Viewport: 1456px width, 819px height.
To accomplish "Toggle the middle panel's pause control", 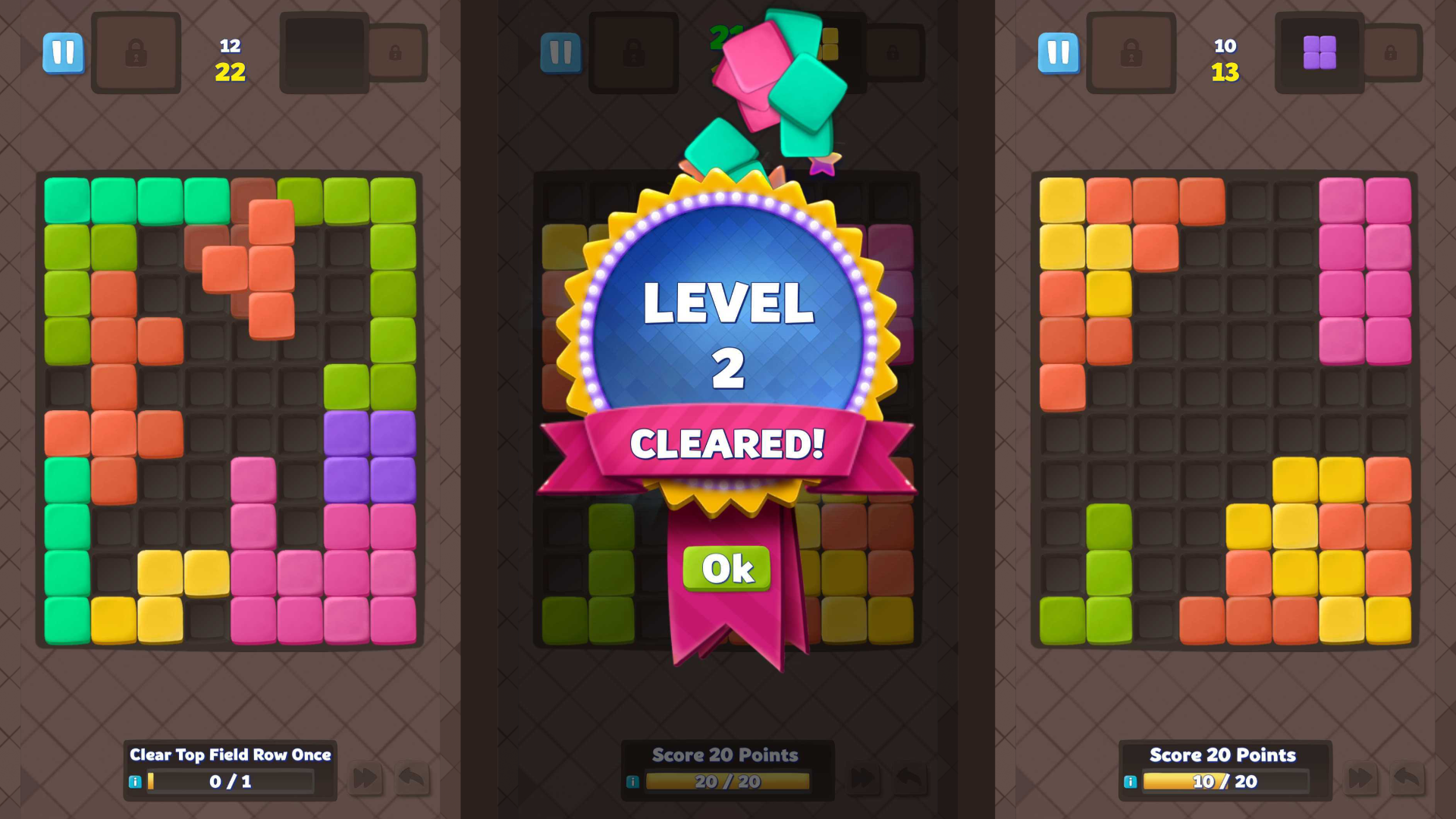I will click(x=561, y=53).
